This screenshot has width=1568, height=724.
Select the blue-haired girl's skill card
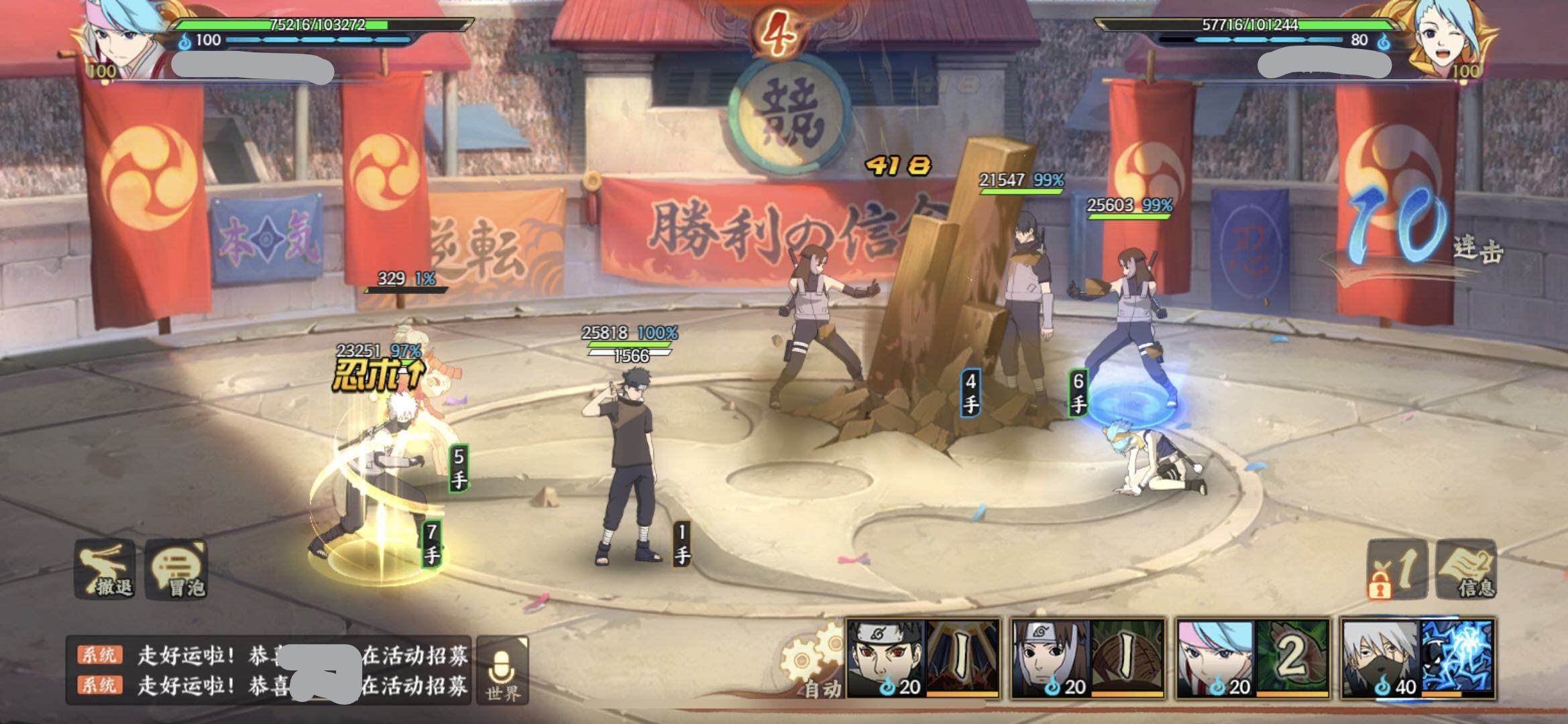1253,658
